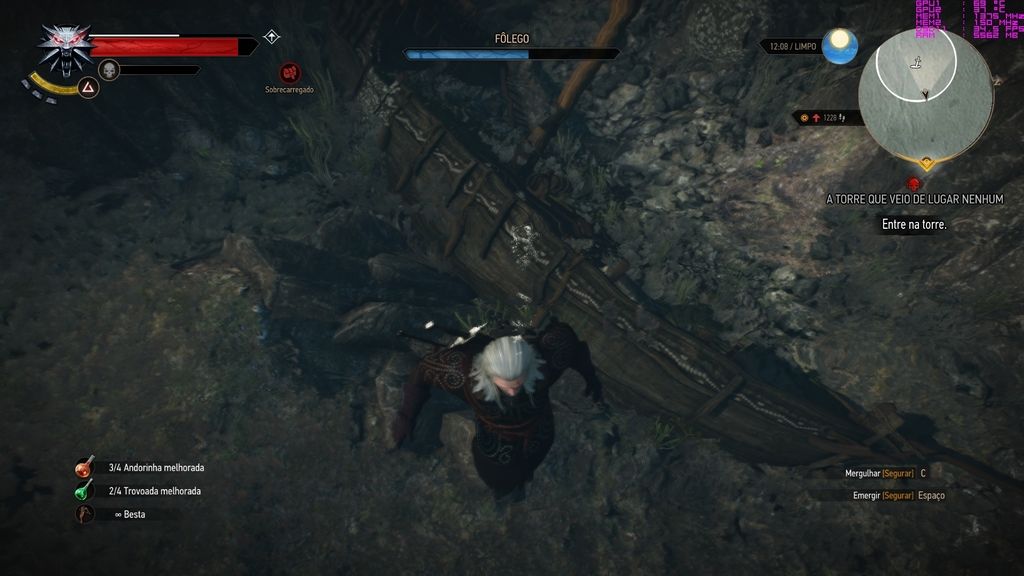The image size is (1024, 576).
Task: Click the yellow objective pointer below minimap
Action: click(x=927, y=163)
